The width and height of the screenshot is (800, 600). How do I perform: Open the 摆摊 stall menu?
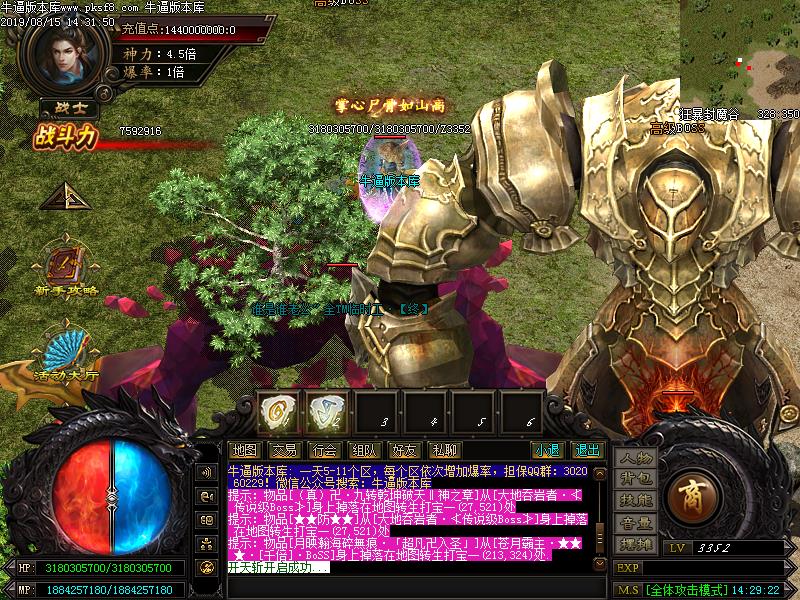[635, 544]
